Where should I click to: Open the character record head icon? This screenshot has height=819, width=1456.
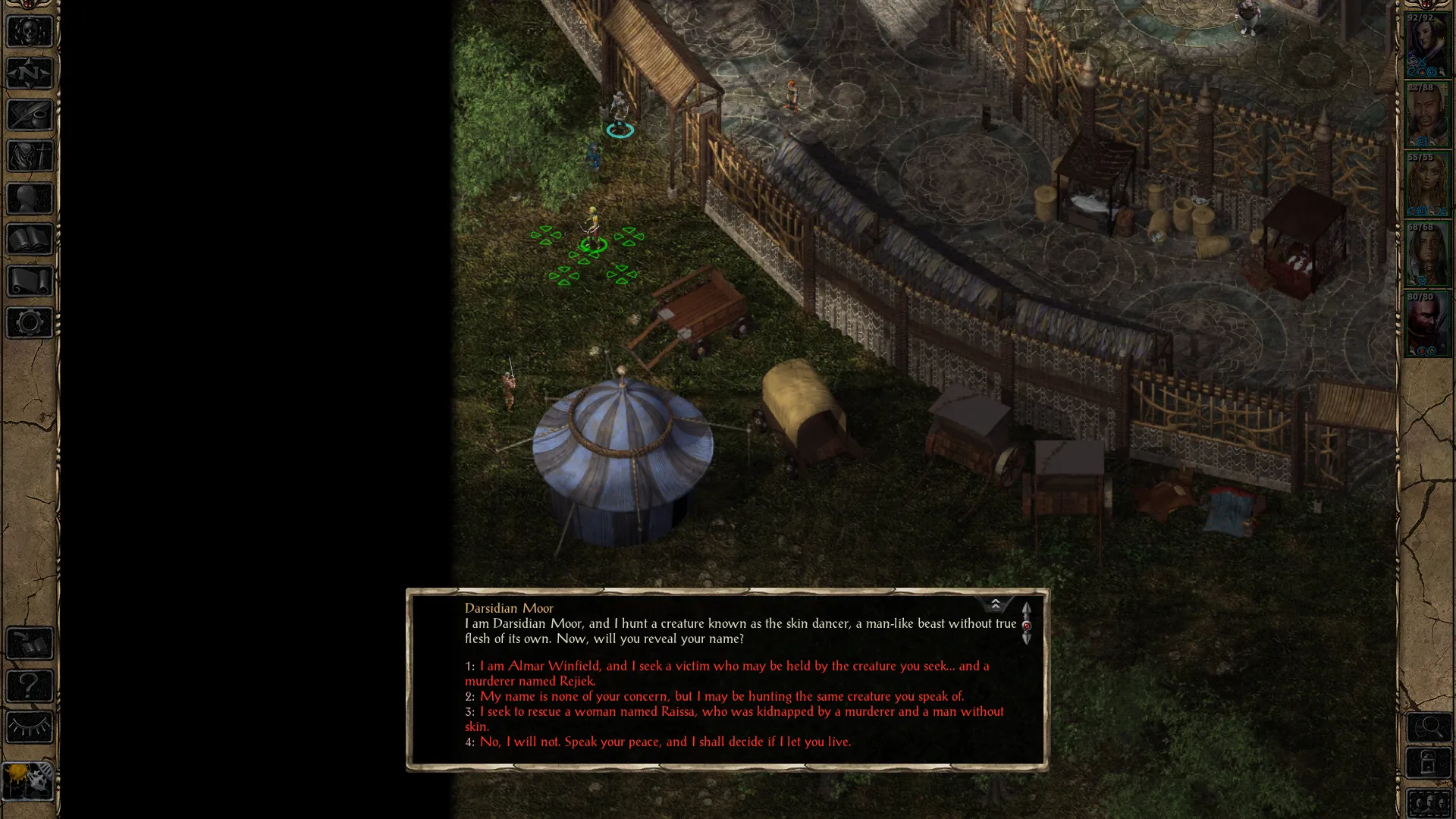[x=30, y=199]
